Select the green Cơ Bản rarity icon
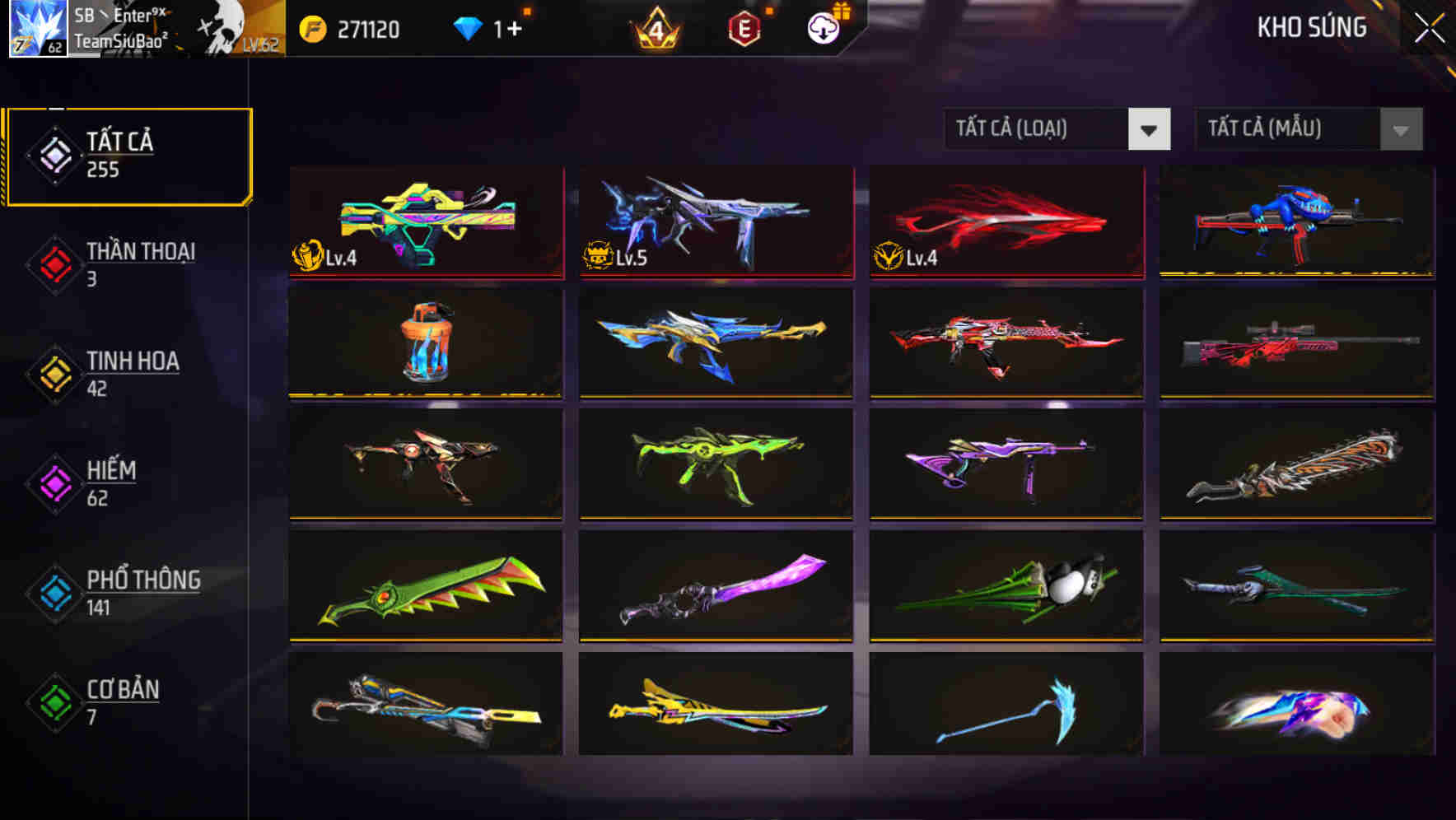Viewport: 1456px width, 820px height. point(53,703)
